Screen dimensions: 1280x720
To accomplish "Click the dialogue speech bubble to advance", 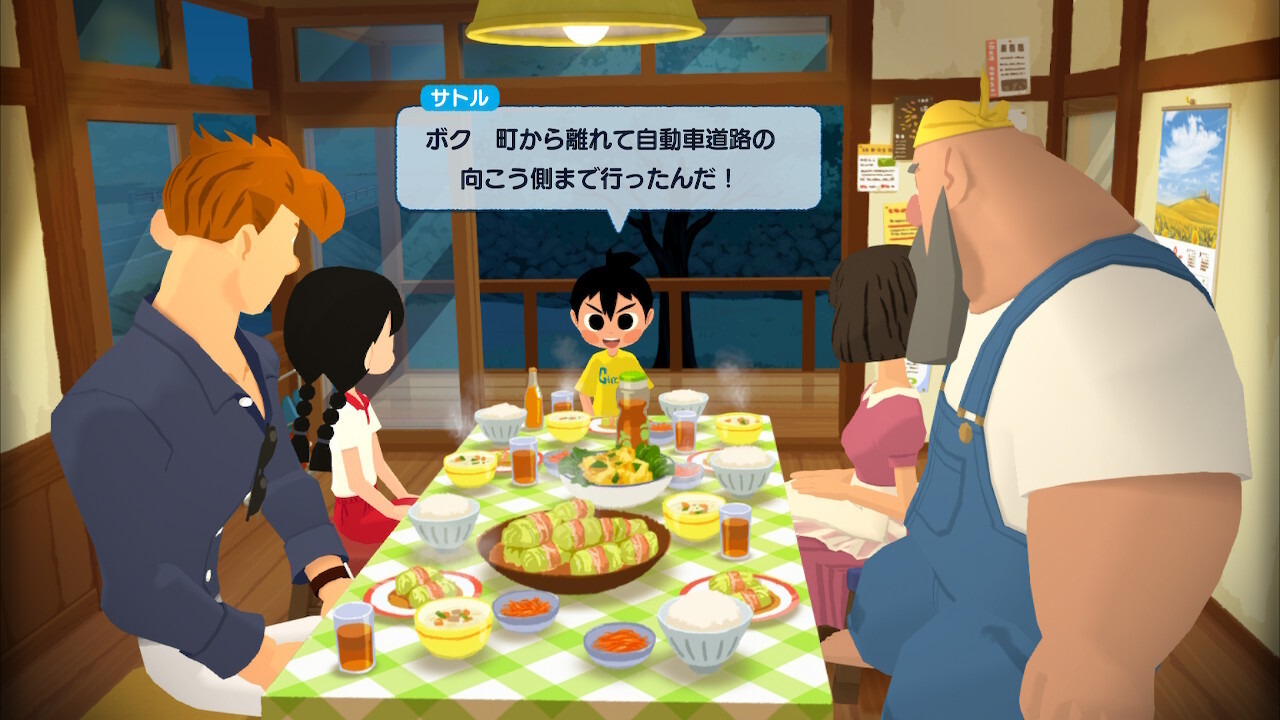I will [600, 160].
